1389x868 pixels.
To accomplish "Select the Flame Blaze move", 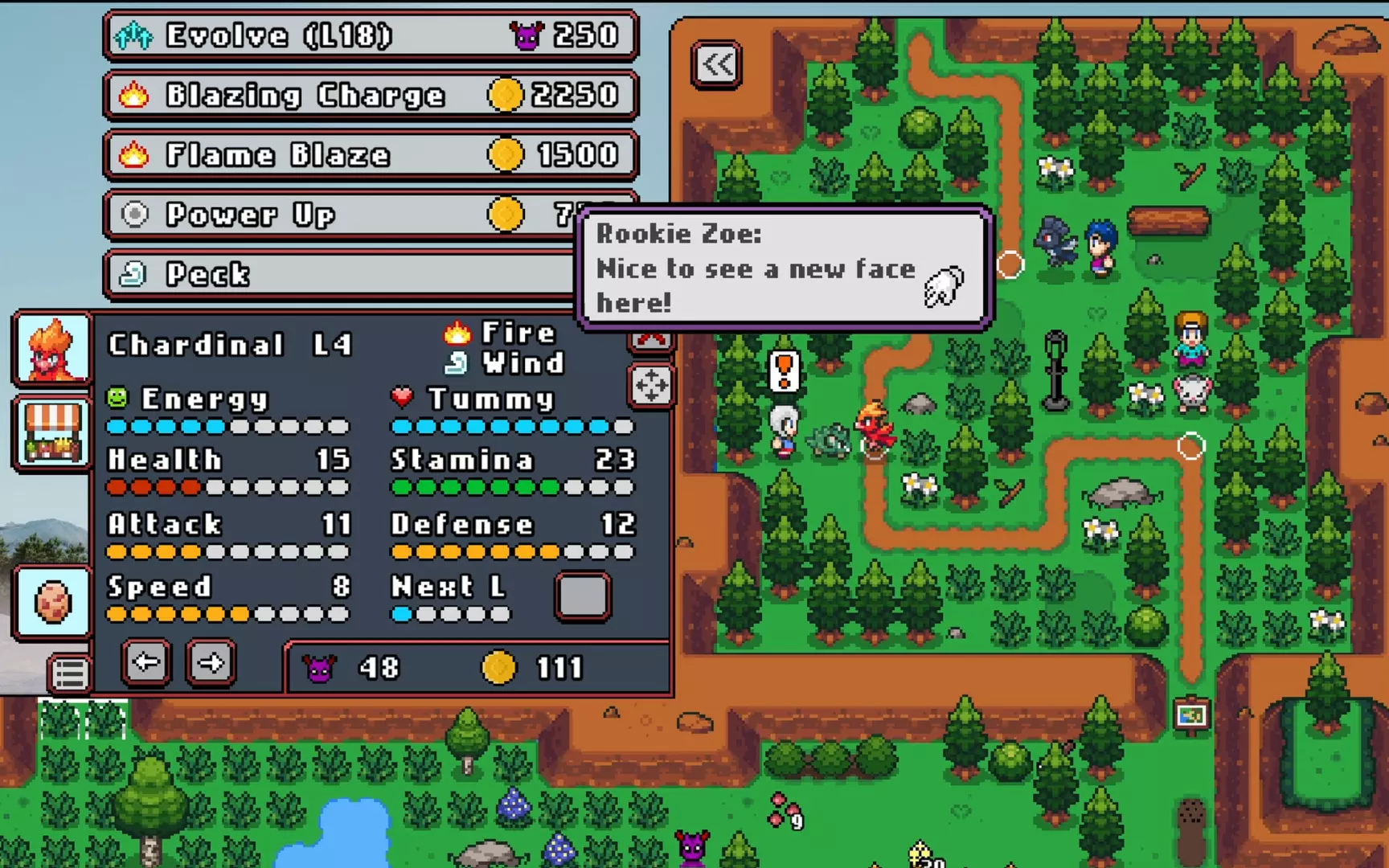I will point(368,154).
